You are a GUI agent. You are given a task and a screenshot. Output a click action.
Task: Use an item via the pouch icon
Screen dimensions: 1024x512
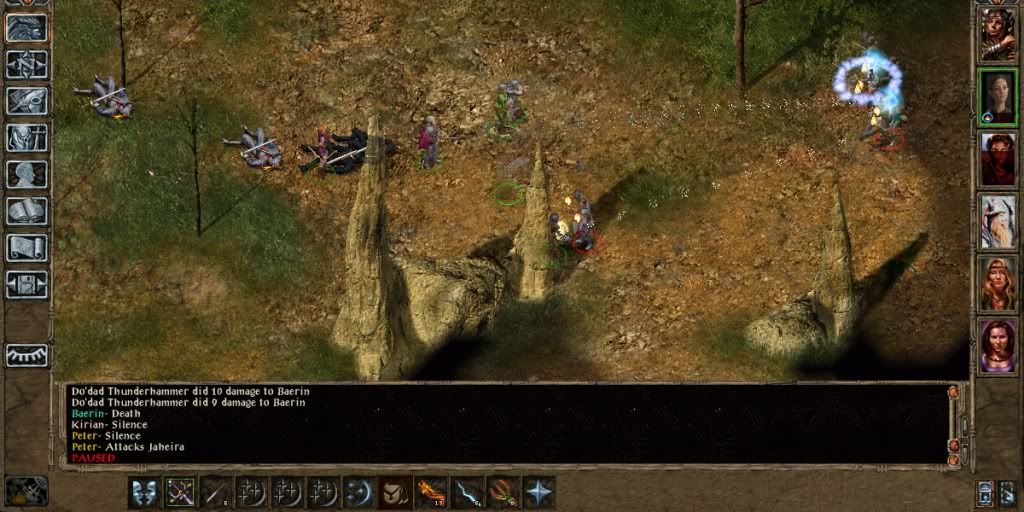(395, 492)
